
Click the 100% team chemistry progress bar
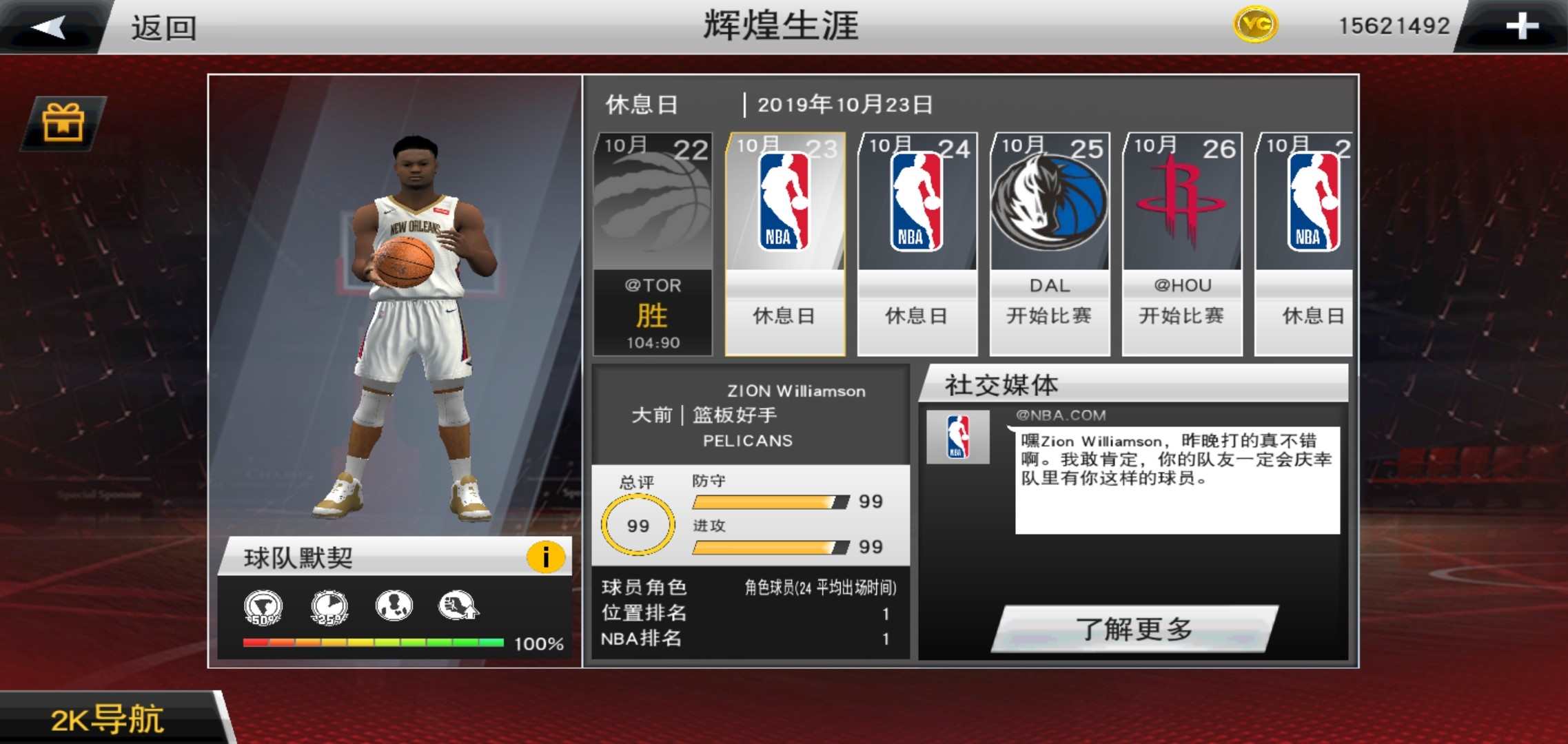pos(372,642)
